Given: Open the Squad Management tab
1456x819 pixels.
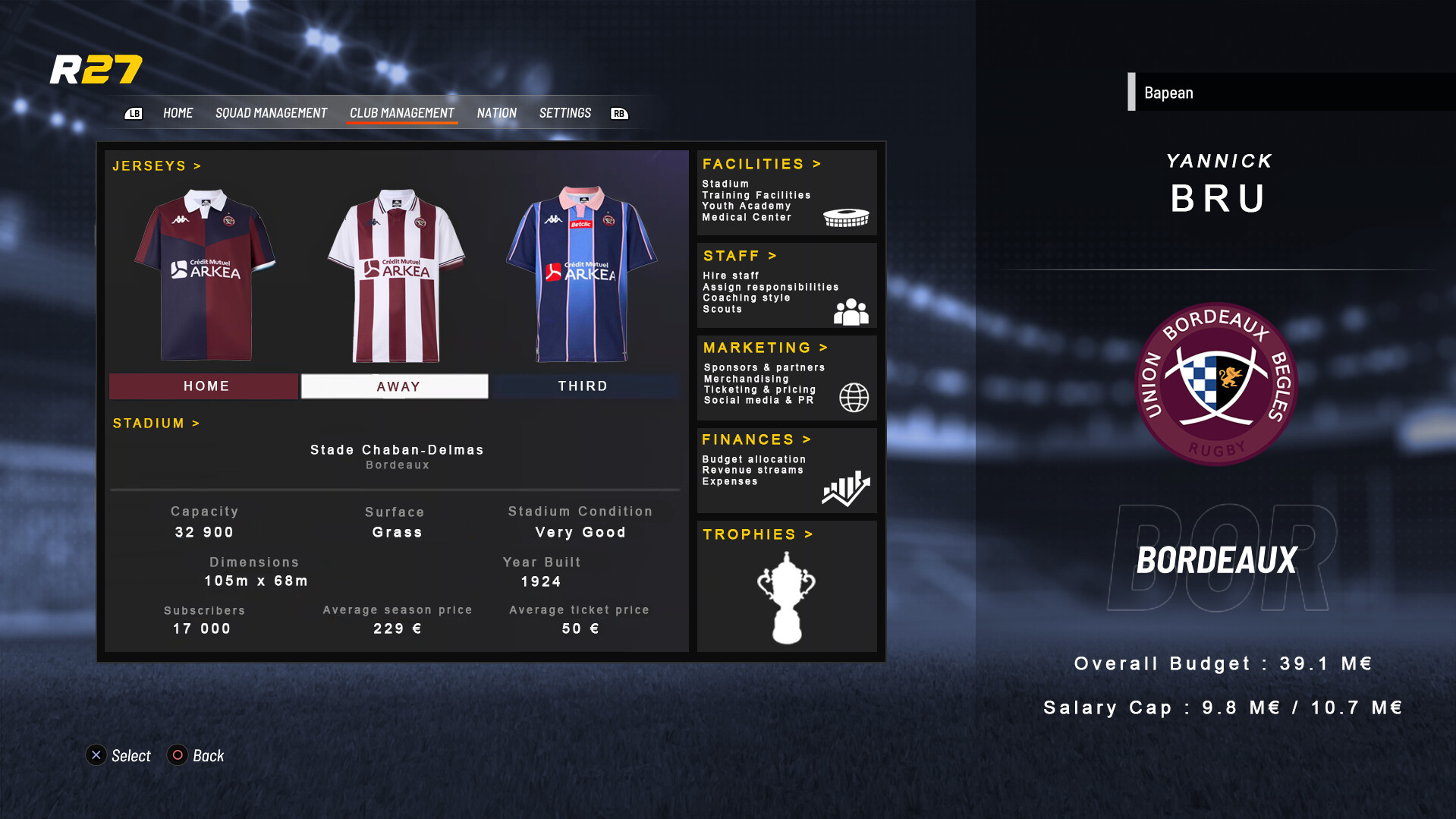Looking at the screenshot, I should (x=271, y=113).
